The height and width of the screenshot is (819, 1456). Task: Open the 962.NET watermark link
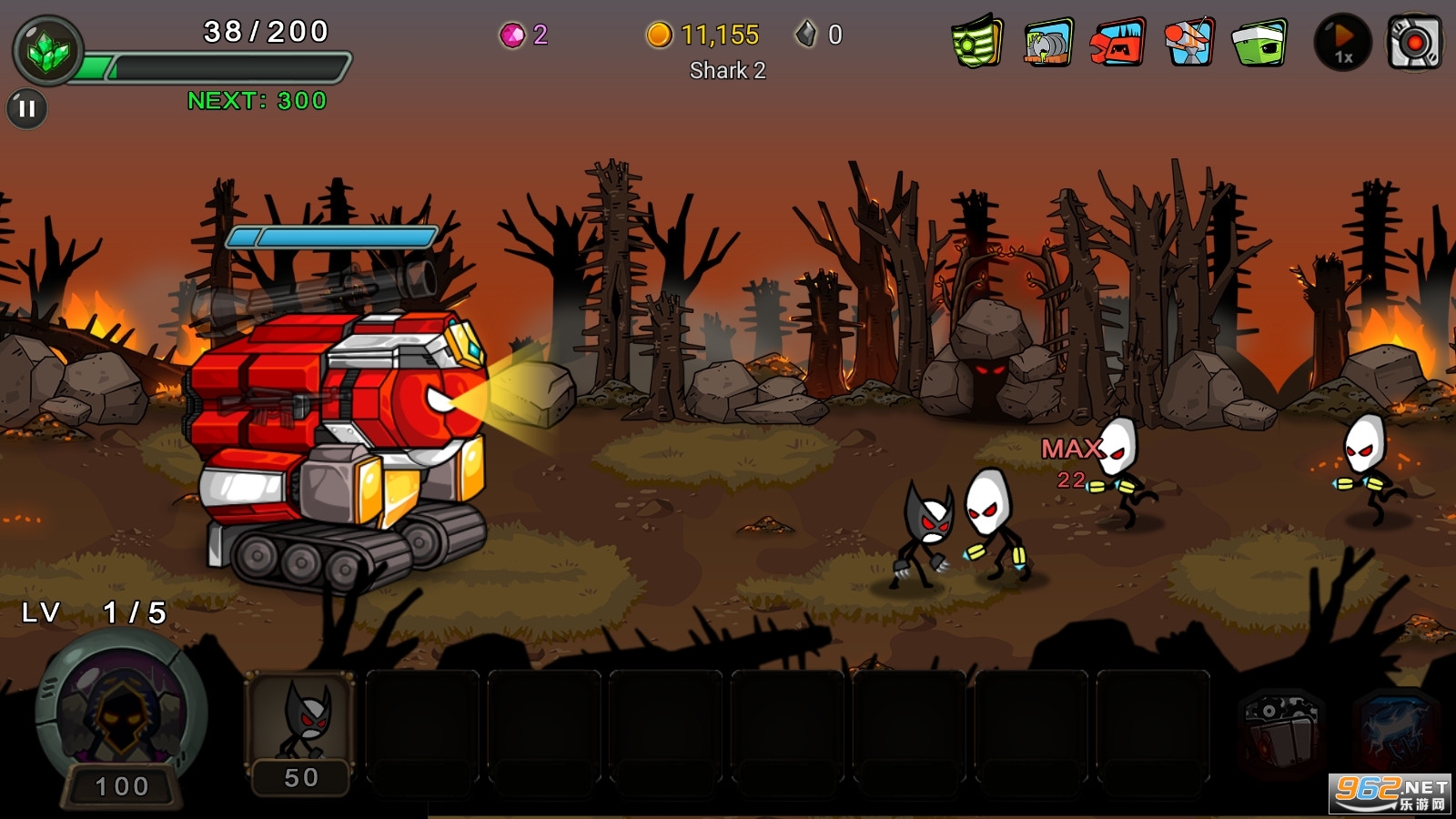(1390, 794)
